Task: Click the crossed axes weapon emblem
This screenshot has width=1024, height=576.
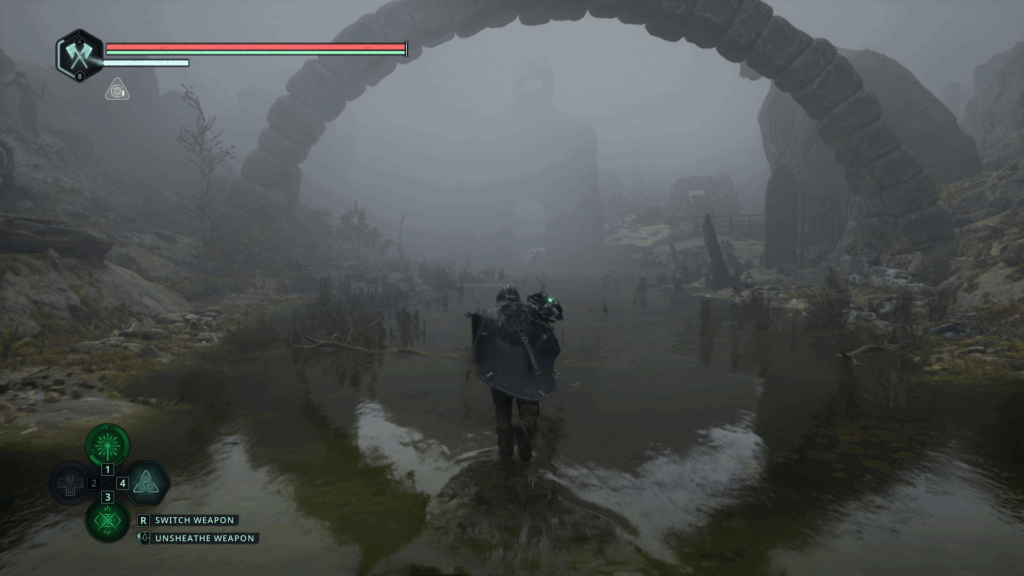Action: point(79,55)
